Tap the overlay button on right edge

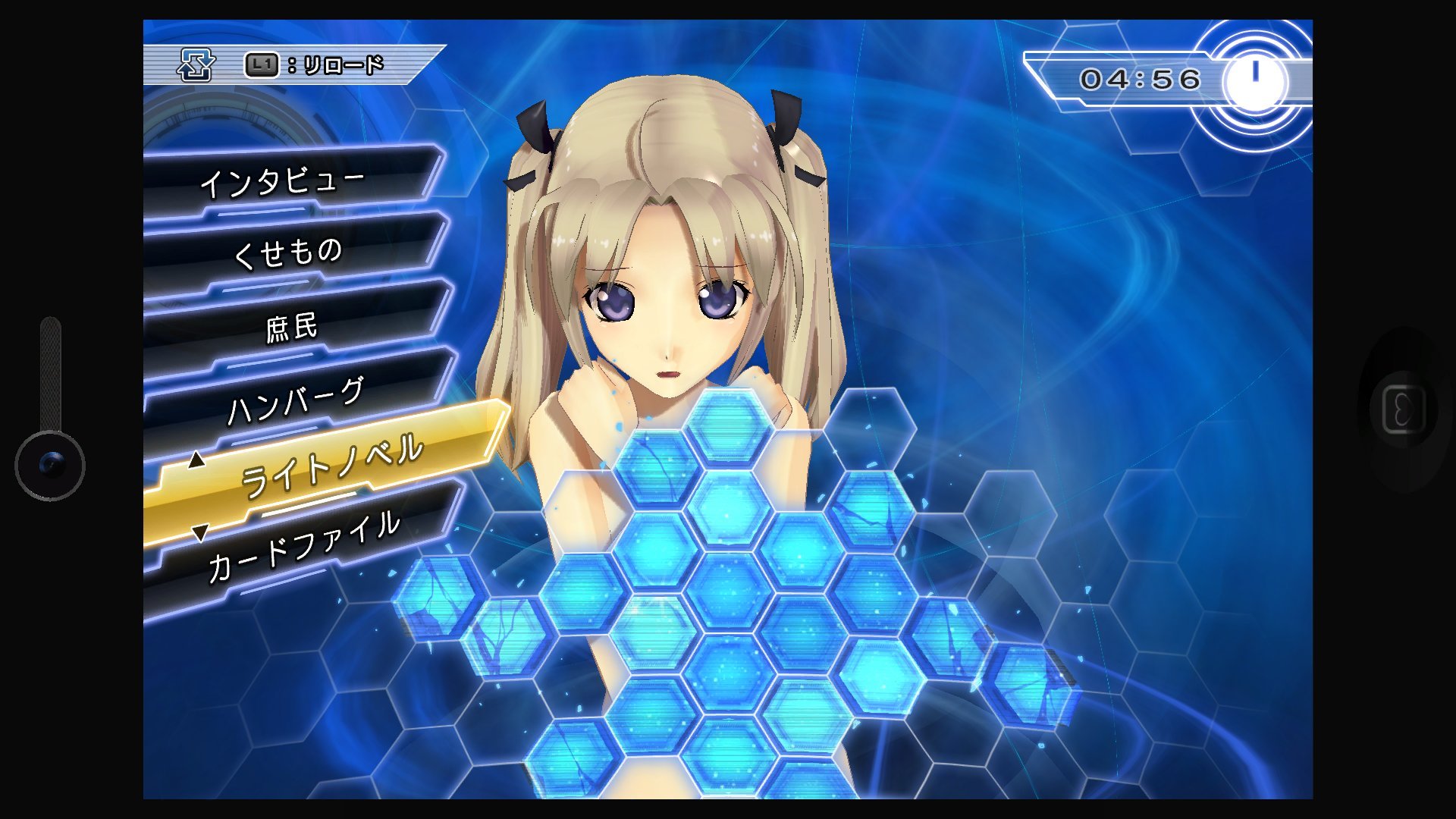(1403, 410)
